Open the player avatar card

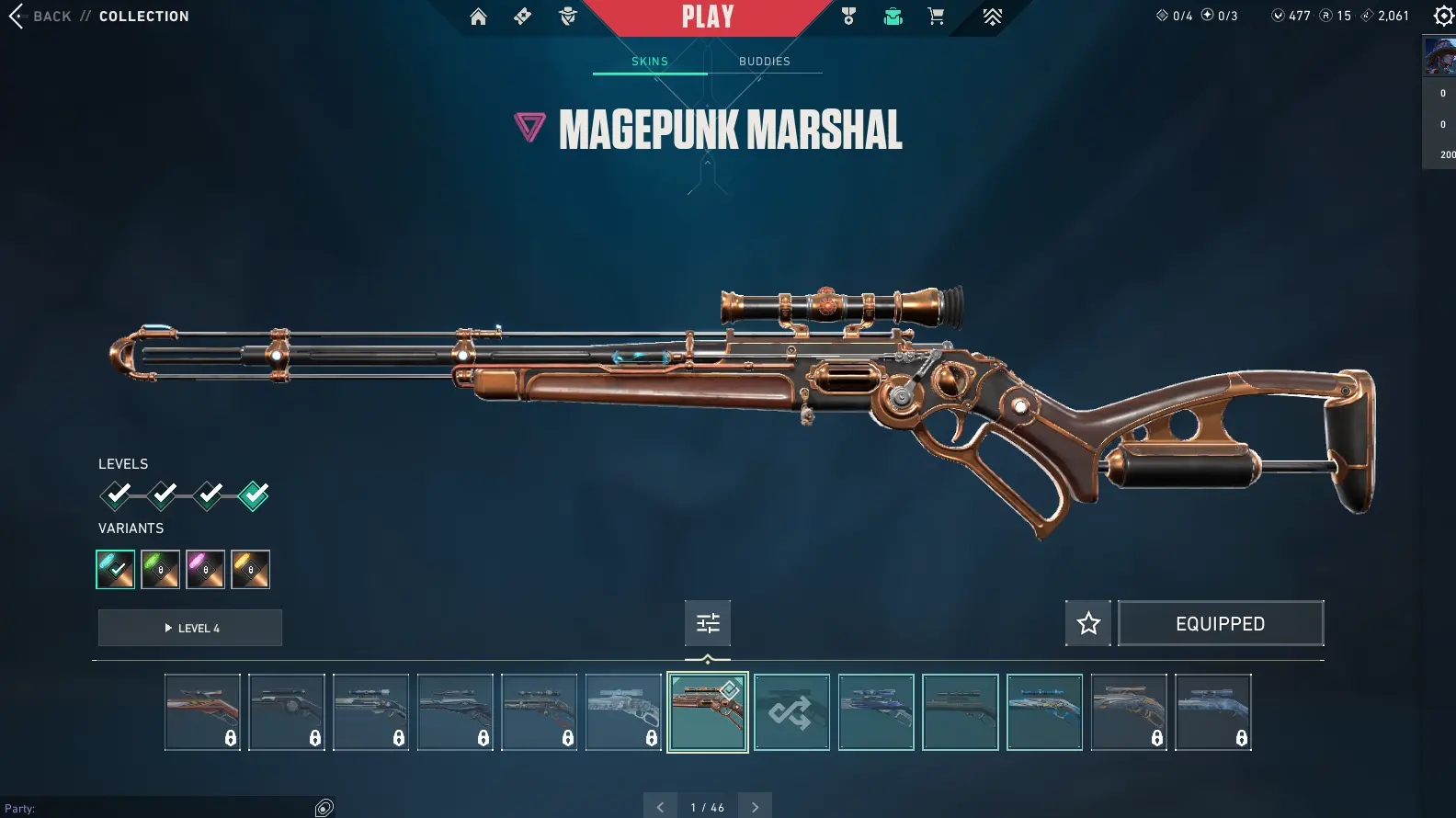1439,56
